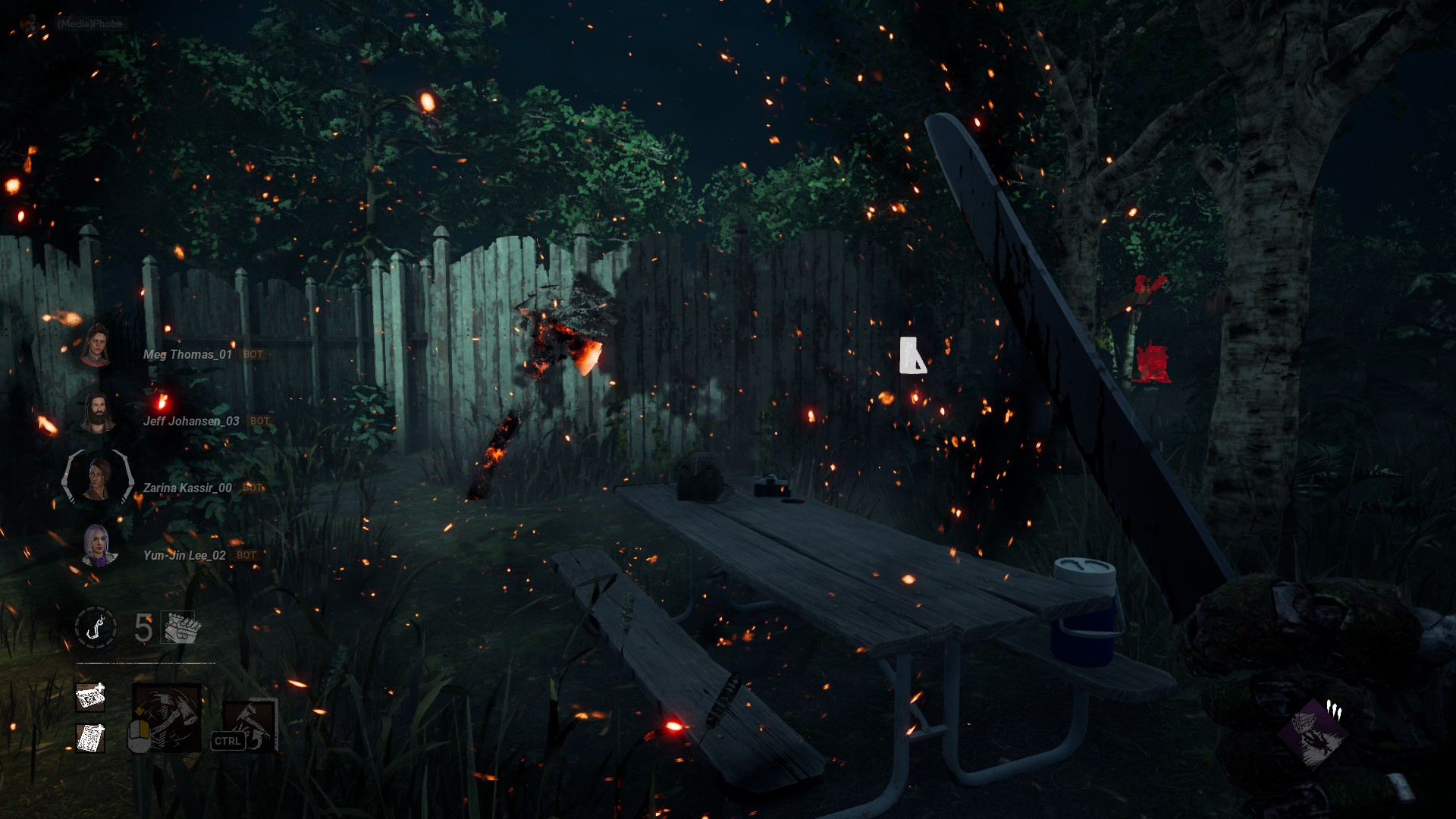Select the lower paper sheet add-on icon
This screenshot has height=819, width=1456.
(90, 738)
